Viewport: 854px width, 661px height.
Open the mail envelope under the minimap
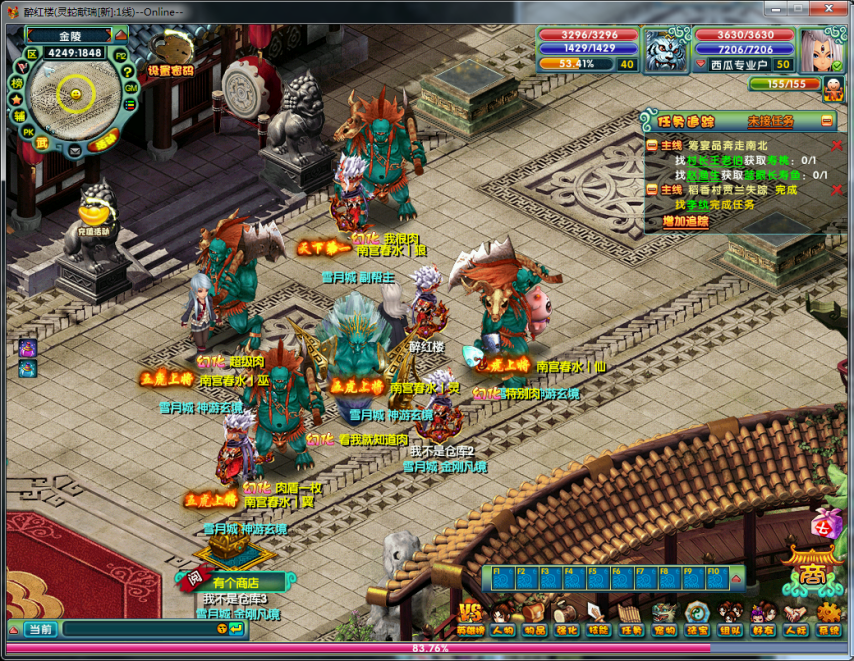coord(75,150)
